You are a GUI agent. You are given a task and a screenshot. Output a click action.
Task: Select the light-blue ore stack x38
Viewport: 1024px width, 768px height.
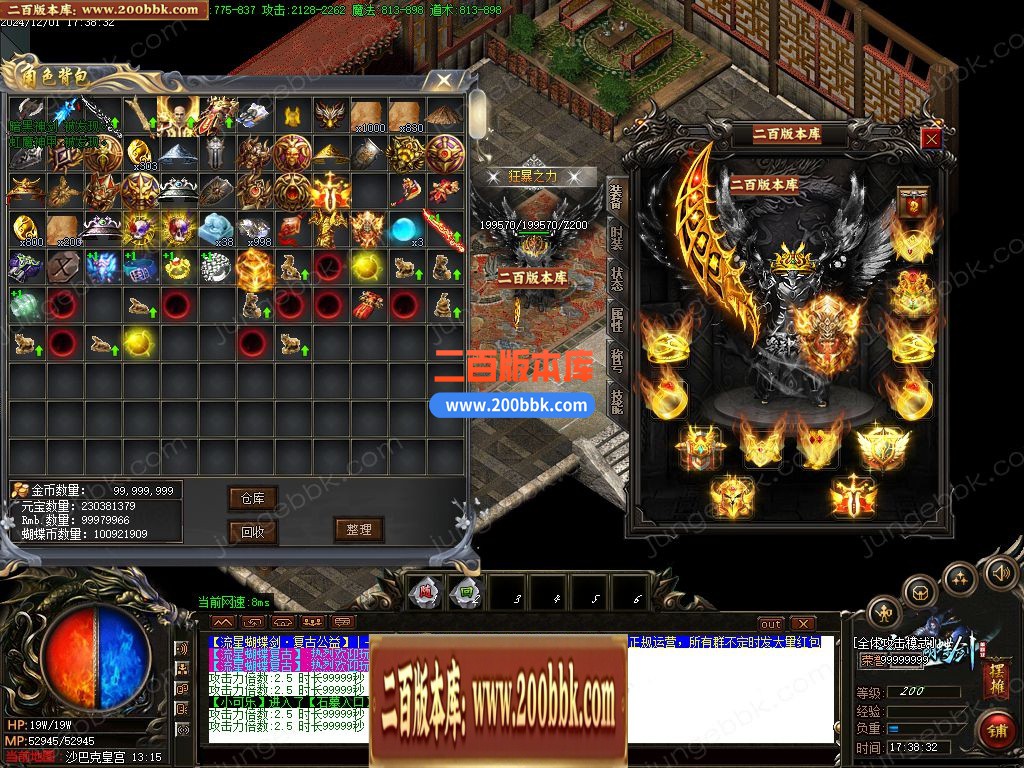[216, 229]
